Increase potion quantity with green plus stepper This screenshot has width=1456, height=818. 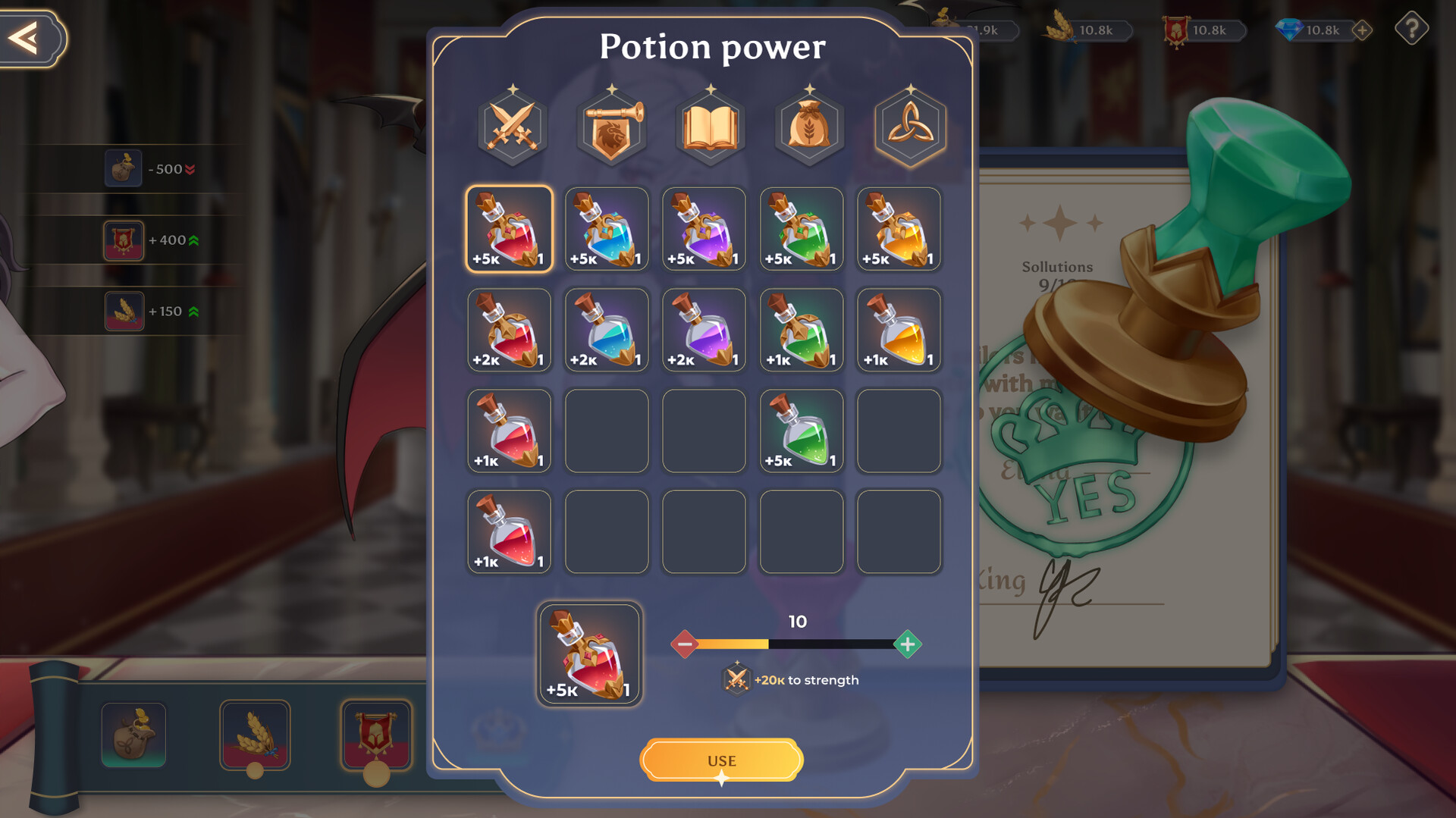click(x=907, y=644)
